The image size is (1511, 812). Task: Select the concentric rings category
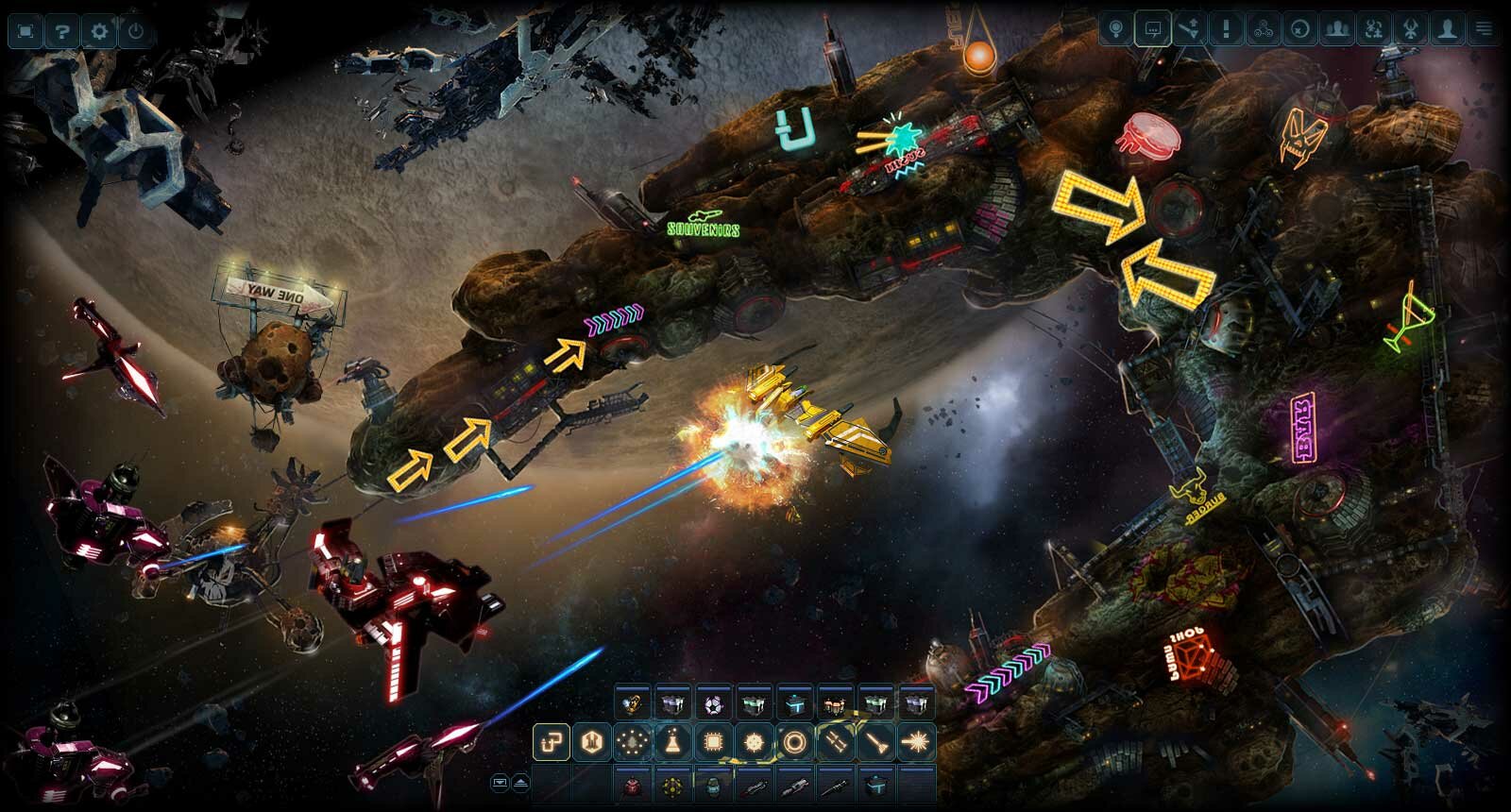(794, 743)
